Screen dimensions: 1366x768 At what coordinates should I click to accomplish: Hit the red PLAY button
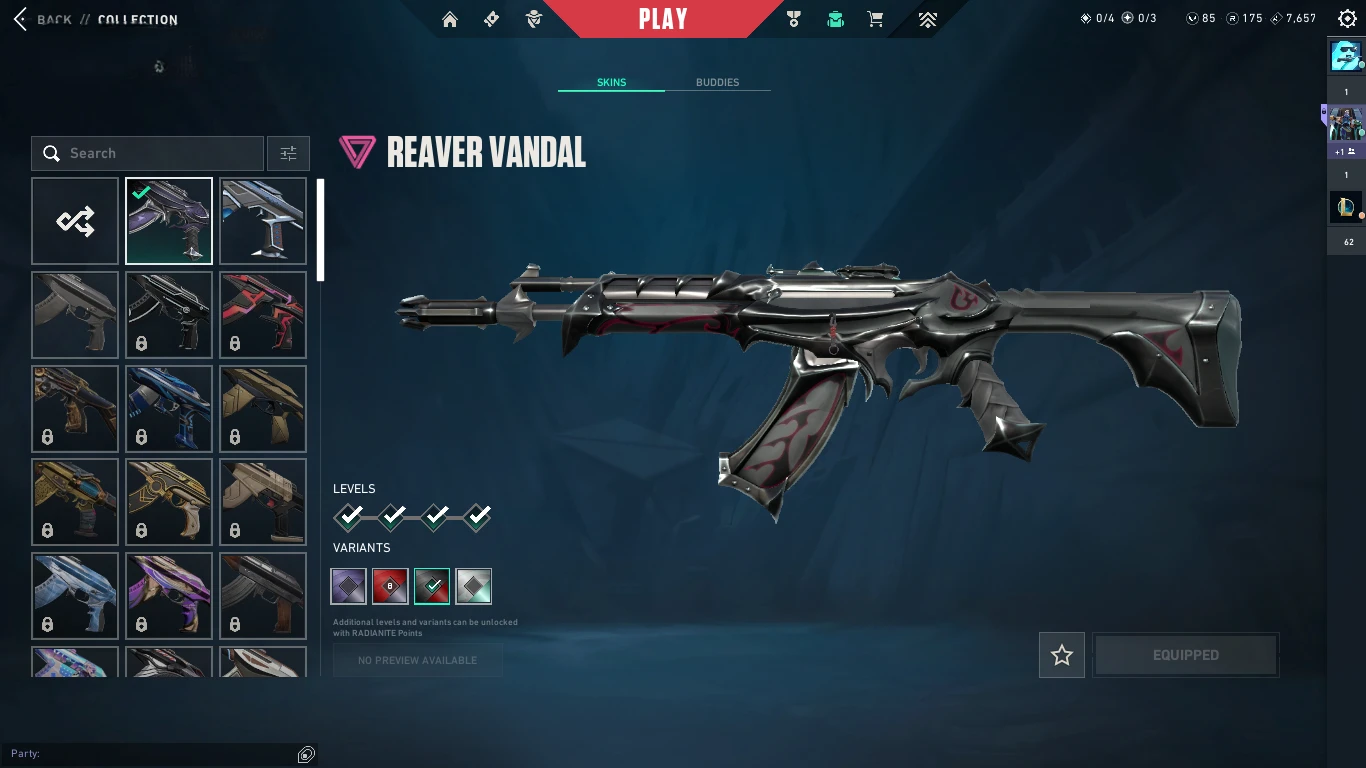click(x=663, y=19)
